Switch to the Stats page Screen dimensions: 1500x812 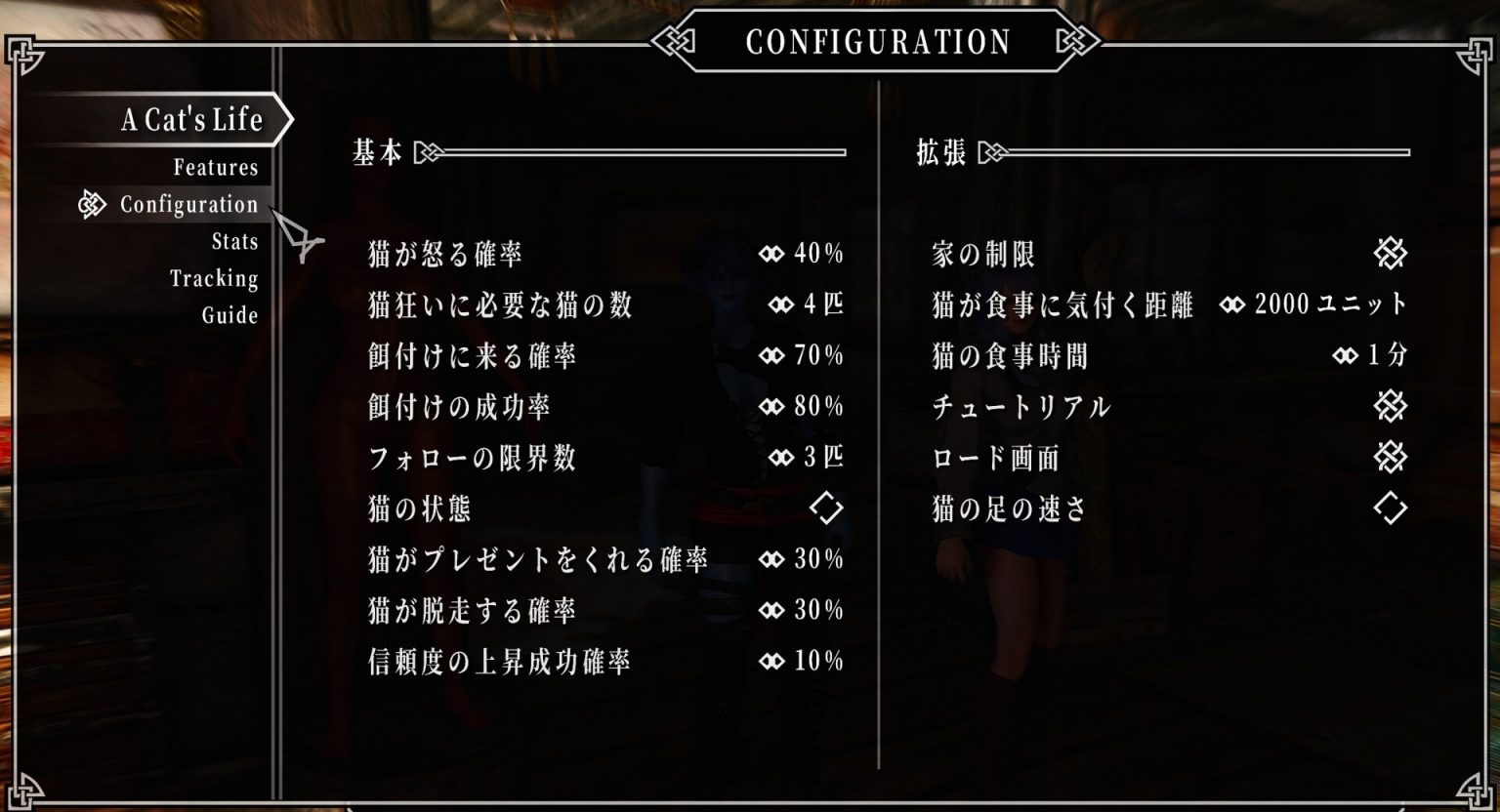[x=234, y=242]
